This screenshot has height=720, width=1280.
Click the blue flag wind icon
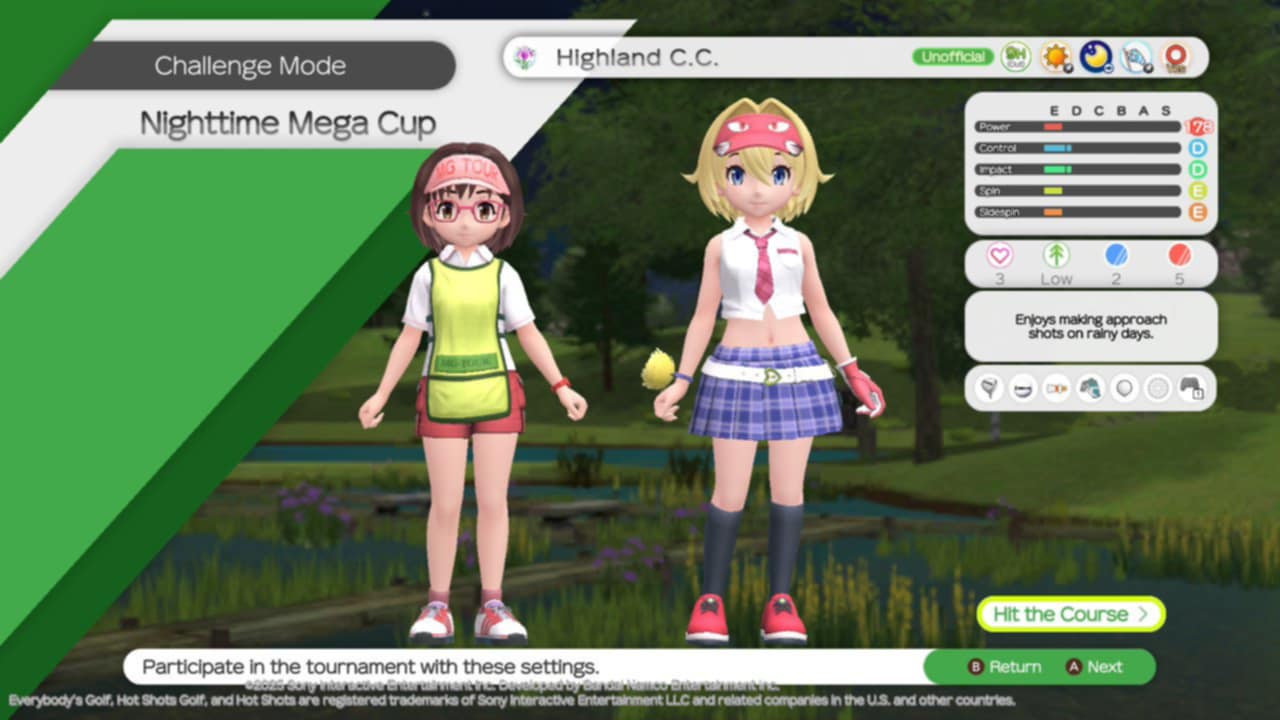coord(1136,57)
